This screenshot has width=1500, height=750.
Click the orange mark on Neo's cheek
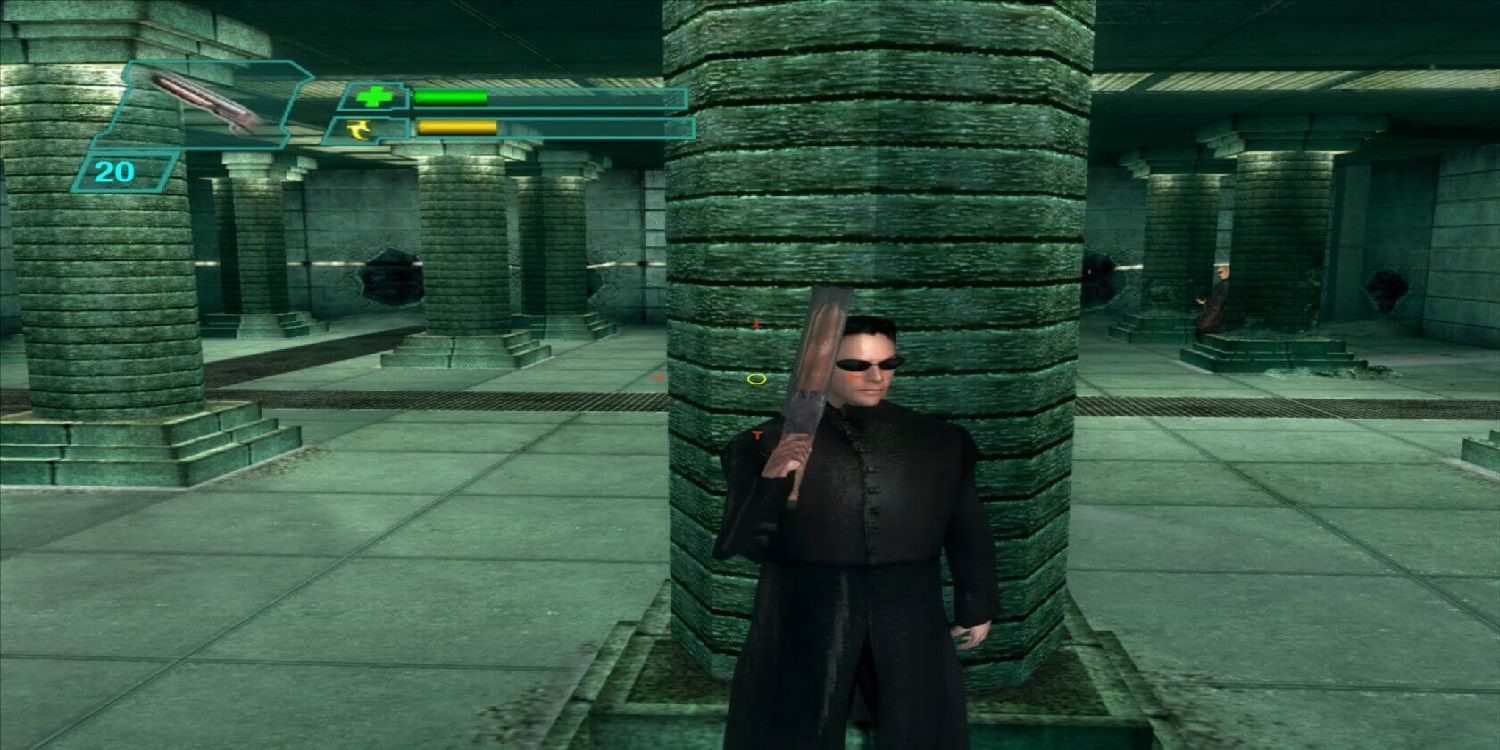[x=853, y=377]
